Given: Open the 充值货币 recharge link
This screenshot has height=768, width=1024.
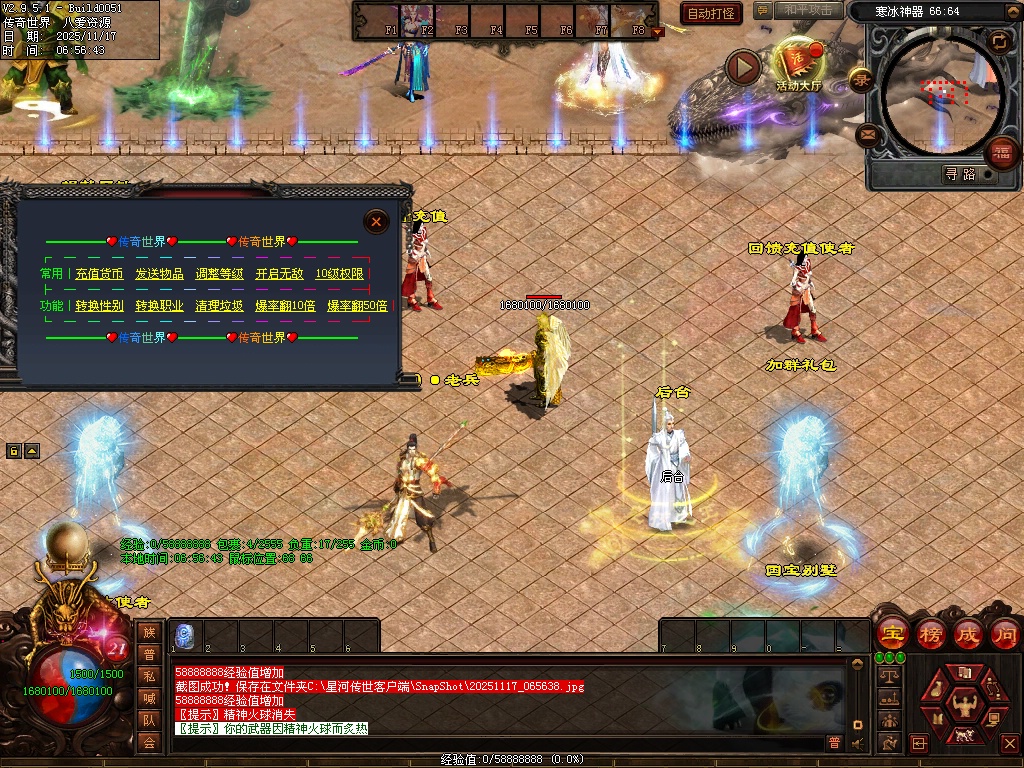Looking at the screenshot, I should (99, 274).
